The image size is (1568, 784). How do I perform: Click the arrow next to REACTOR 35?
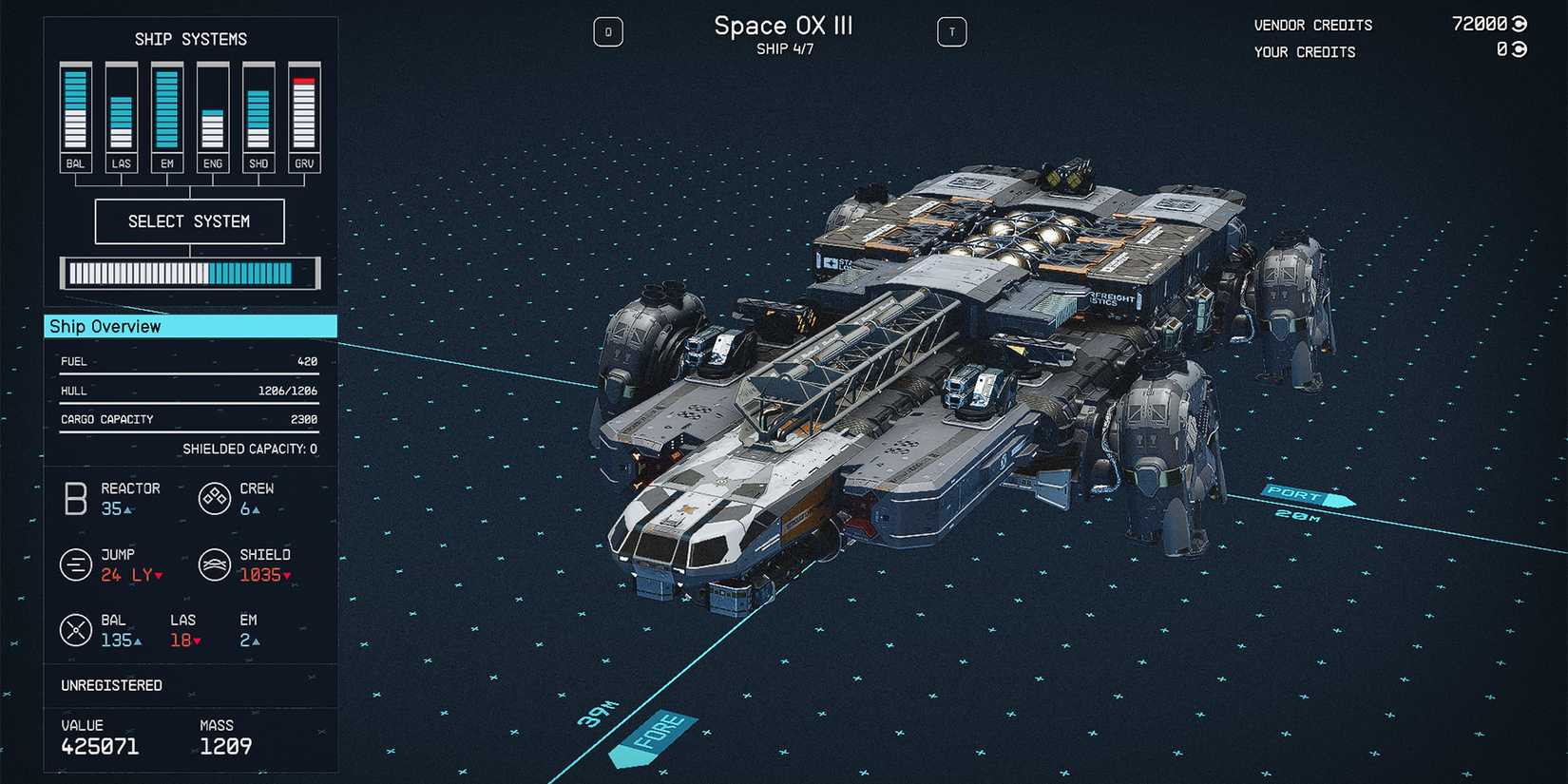tap(126, 509)
